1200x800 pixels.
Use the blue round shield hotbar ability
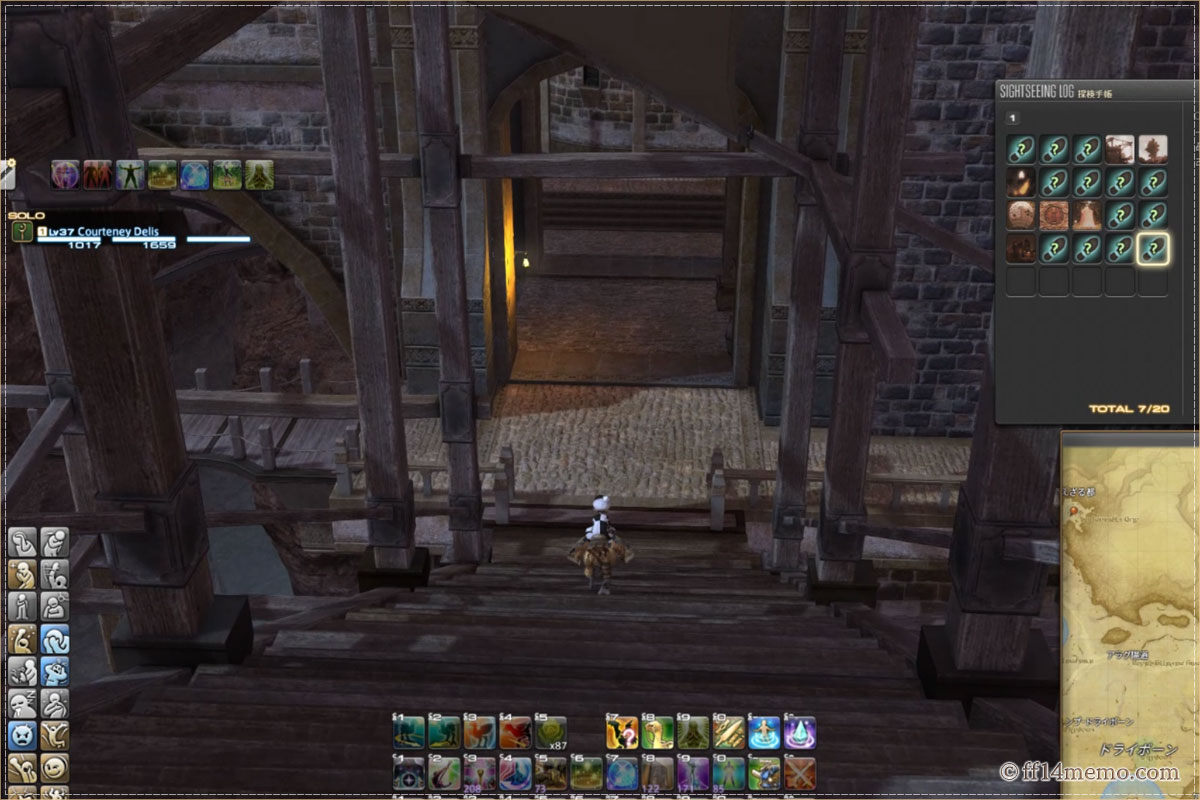pyautogui.click(x=622, y=772)
